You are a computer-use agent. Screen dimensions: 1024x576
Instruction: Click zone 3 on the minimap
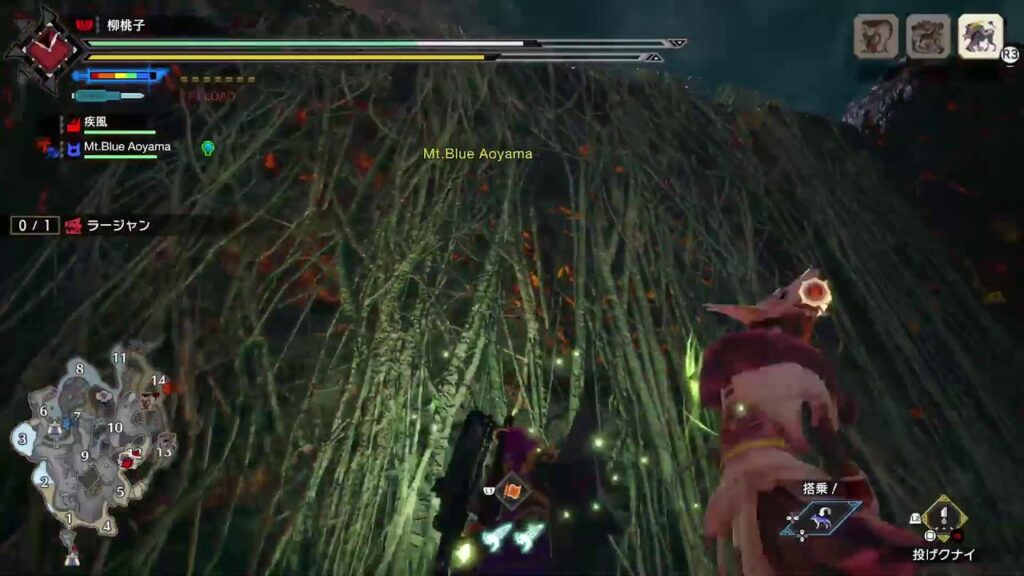(x=22, y=438)
